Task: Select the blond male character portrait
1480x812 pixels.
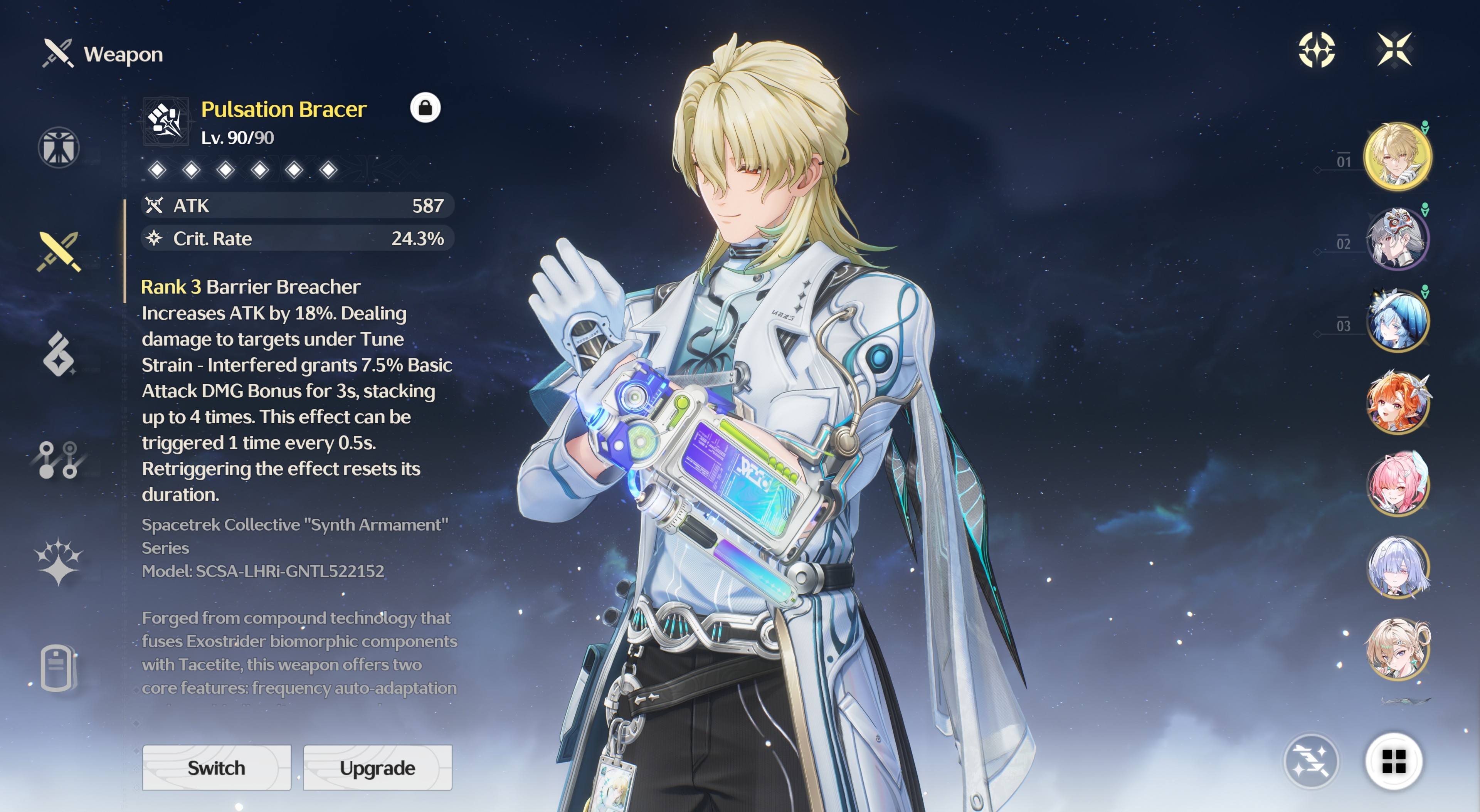Action: (x=1397, y=156)
